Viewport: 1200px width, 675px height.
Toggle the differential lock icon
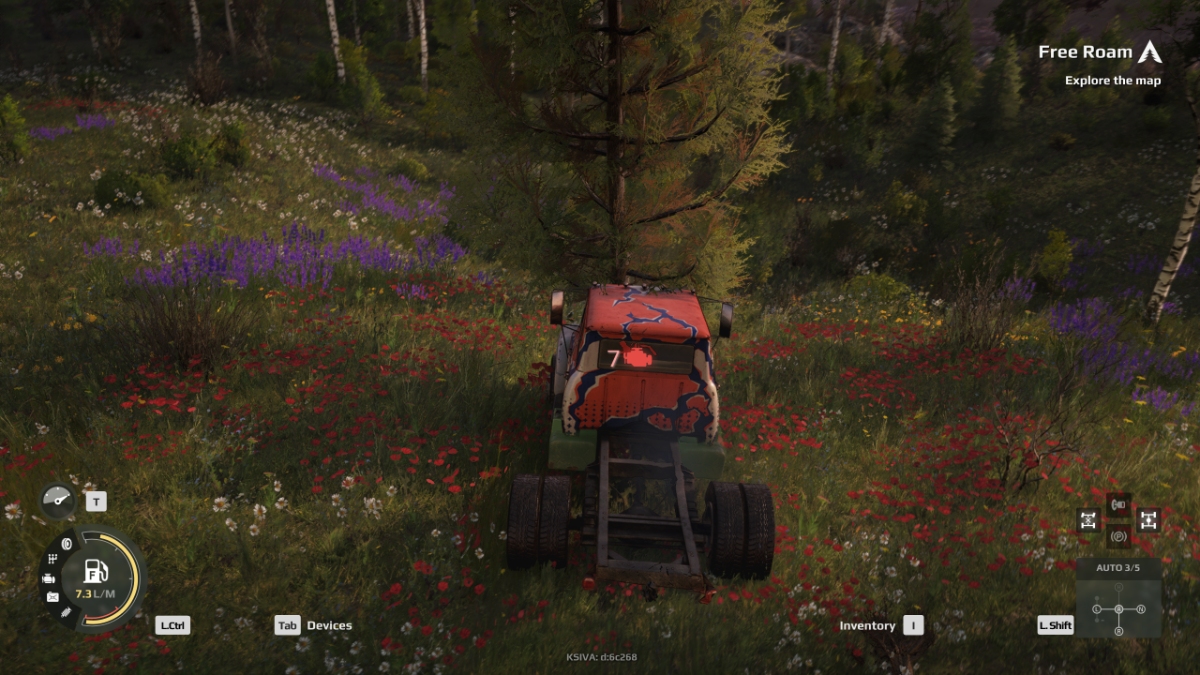(1088, 520)
